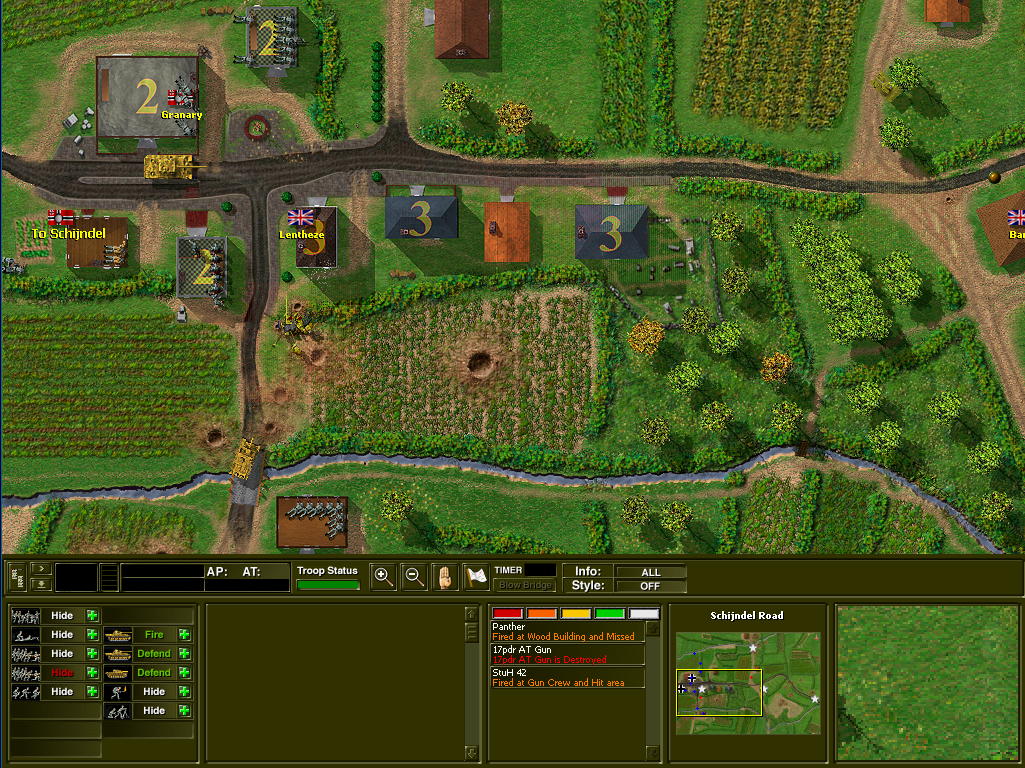Viewport: 1025px width, 768px height.
Task: Select the red message filter swatch
Action: (x=508, y=613)
